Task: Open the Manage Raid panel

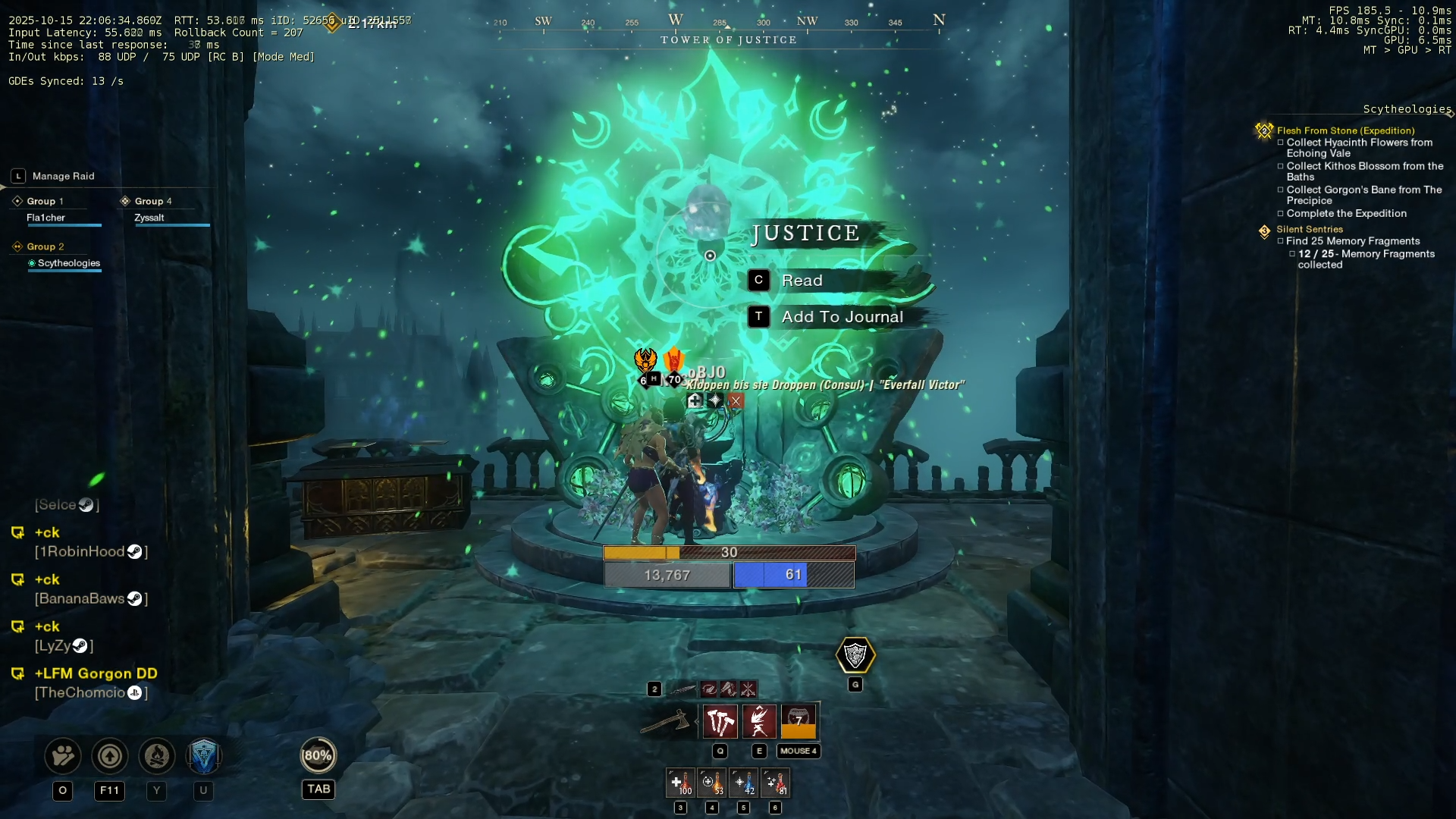Action: pos(63,176)
